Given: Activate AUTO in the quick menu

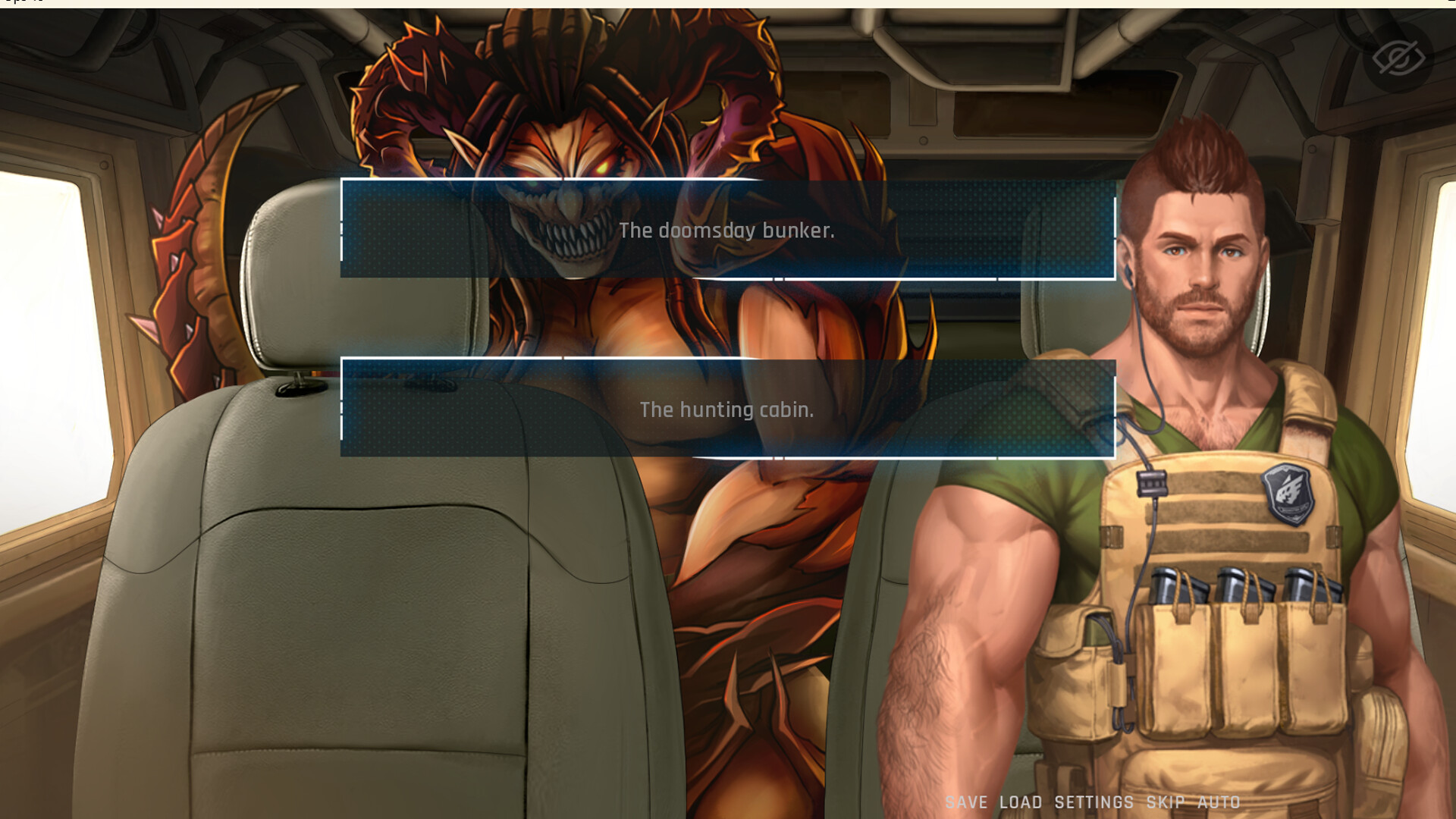Looking at the screenshot, I should click(x=1219, y=802).
